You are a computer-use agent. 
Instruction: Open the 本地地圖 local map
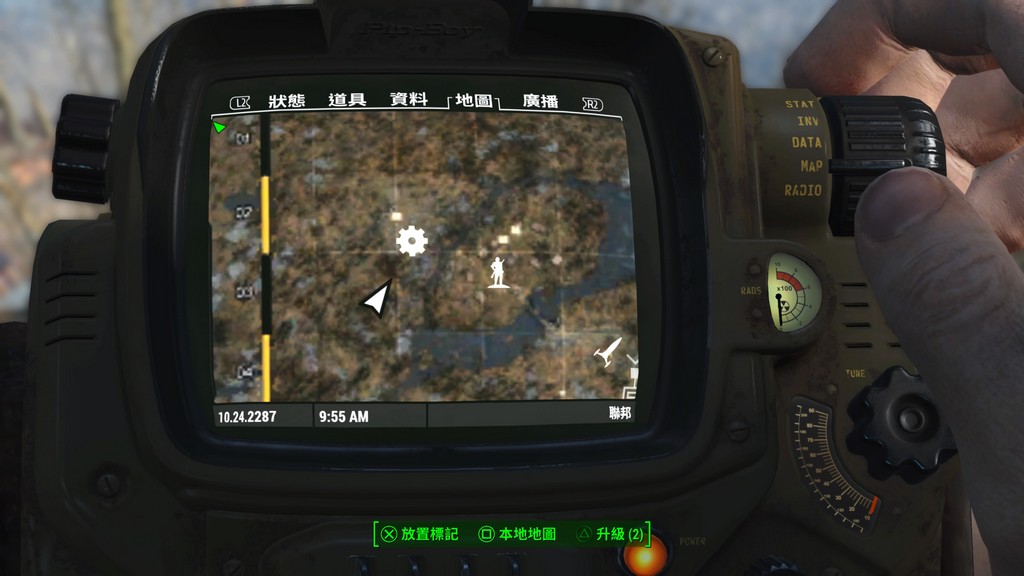coord(517,534)
